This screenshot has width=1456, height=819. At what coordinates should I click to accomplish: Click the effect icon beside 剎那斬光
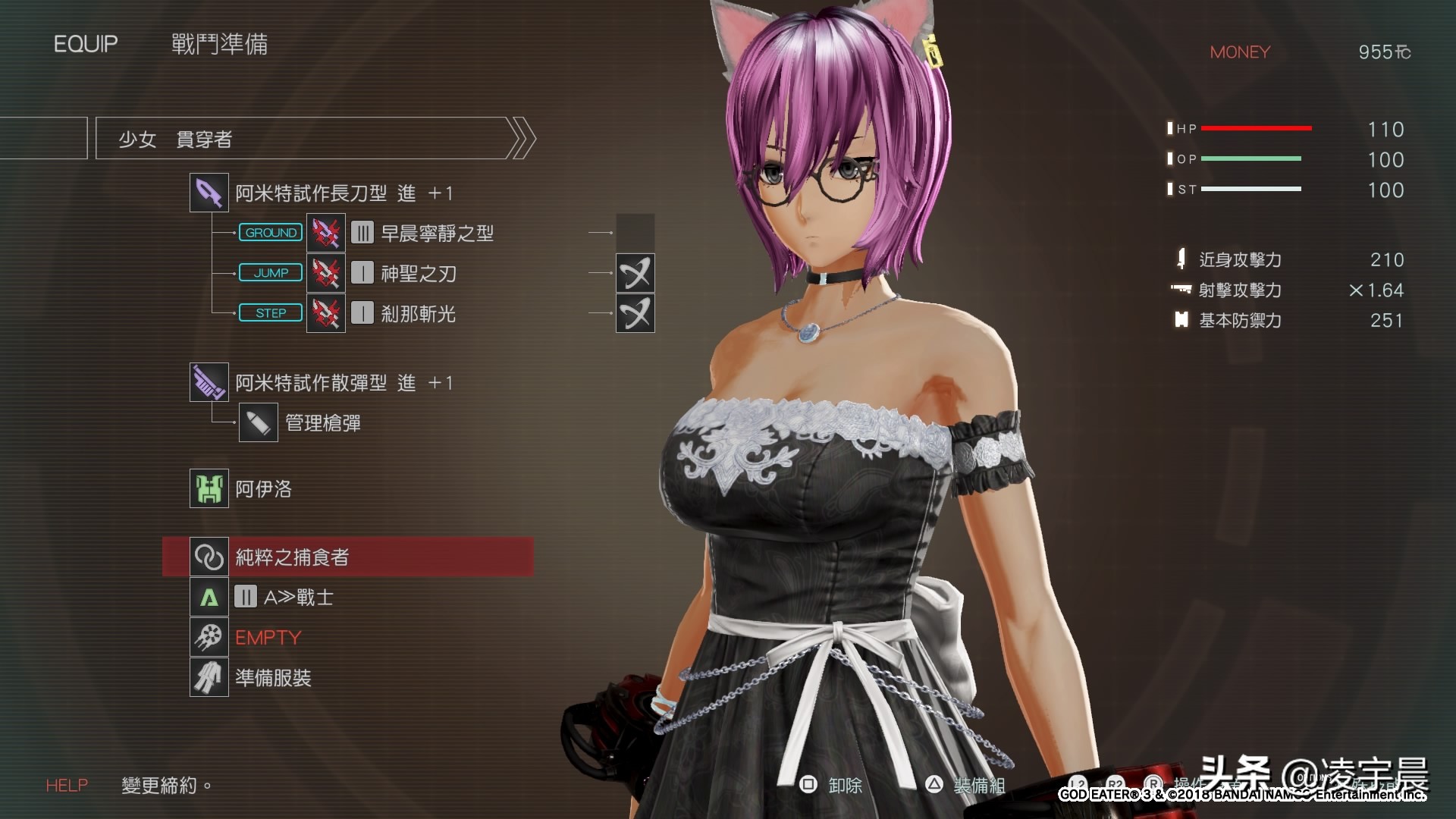click(635, 314)
